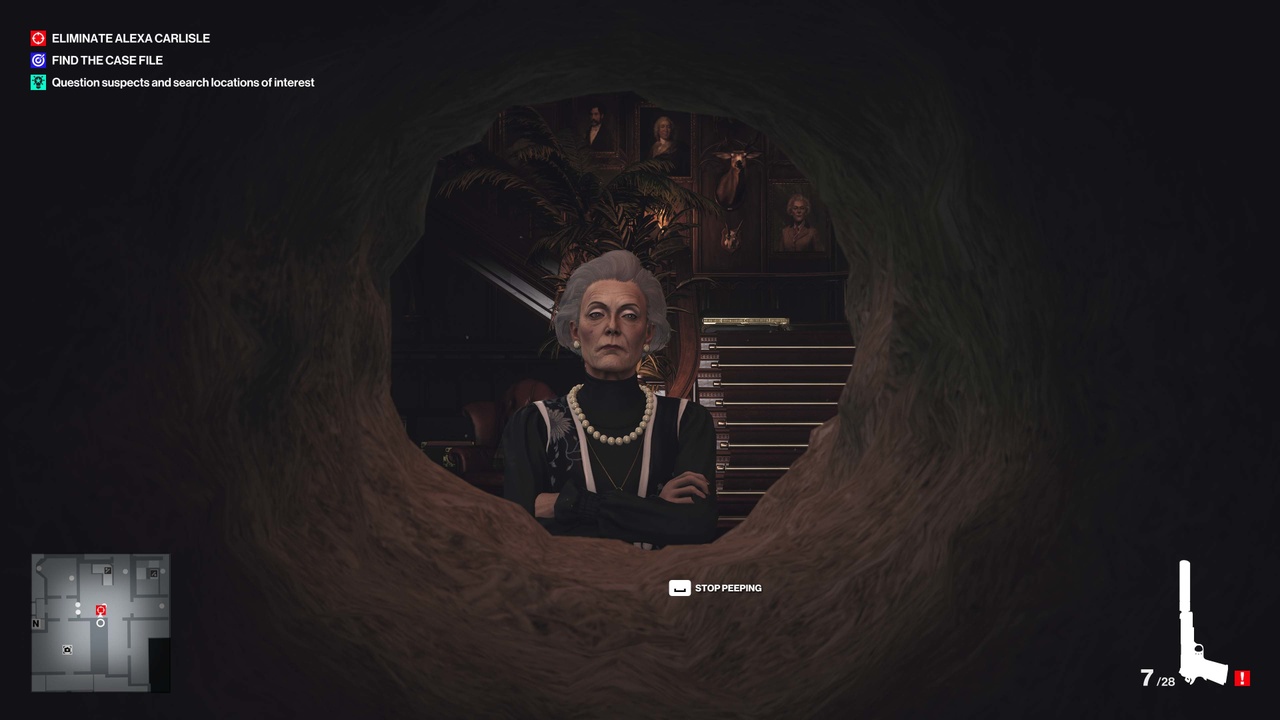Image resolution: width=1280 pixels, height=720 pixels.
Task: Click the security camera icon on the minimap
Action: click(67, 650)
